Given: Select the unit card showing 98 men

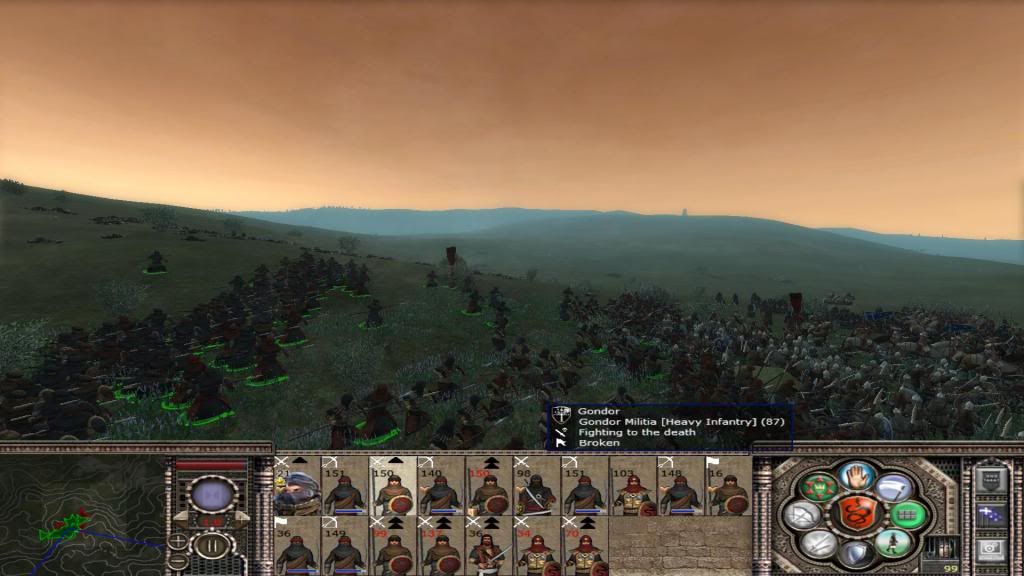Looking at the screenshot, I should click(x=537, y=486).
